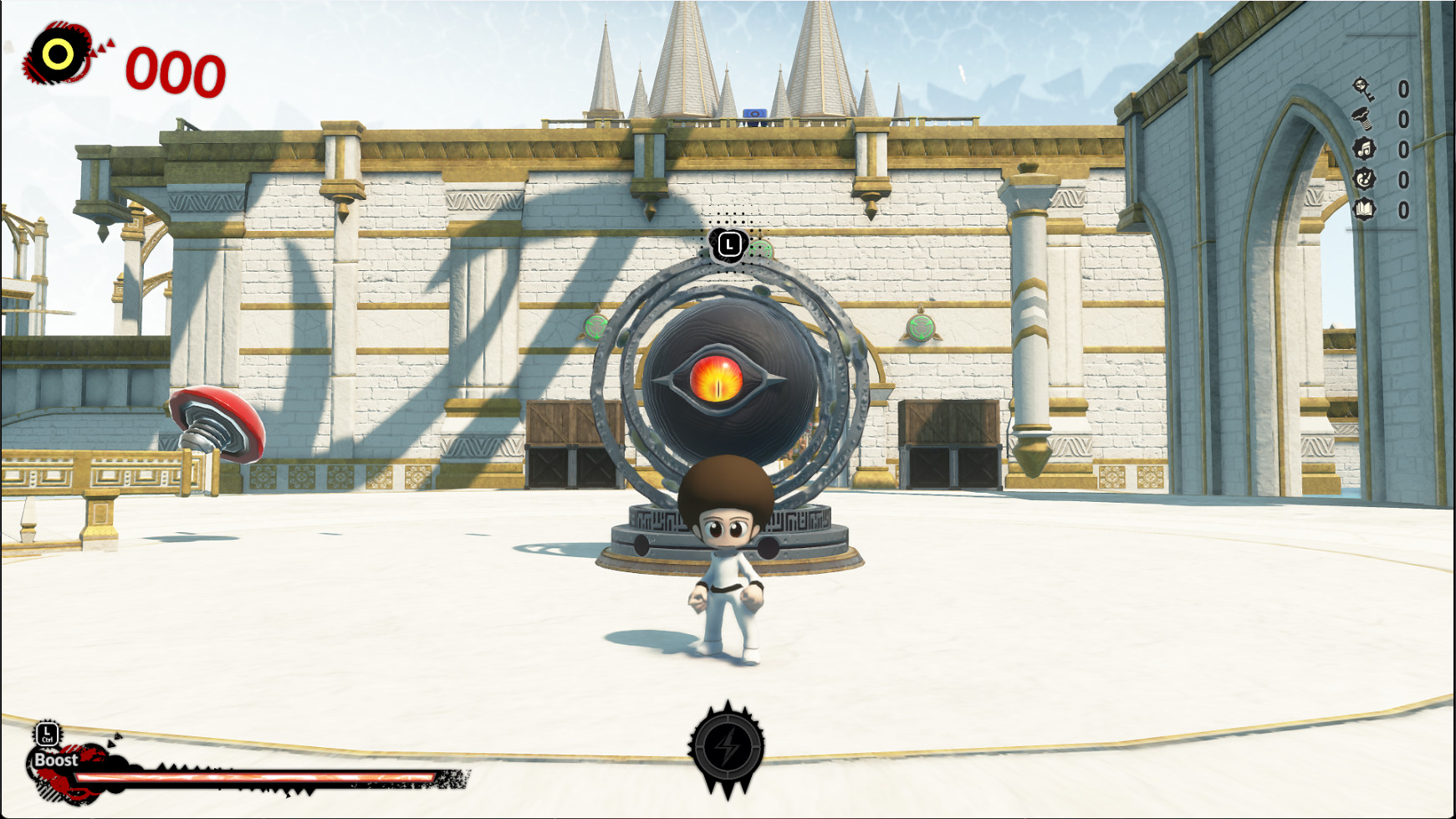Click the music note gear icon

(x=1364, y=149)
